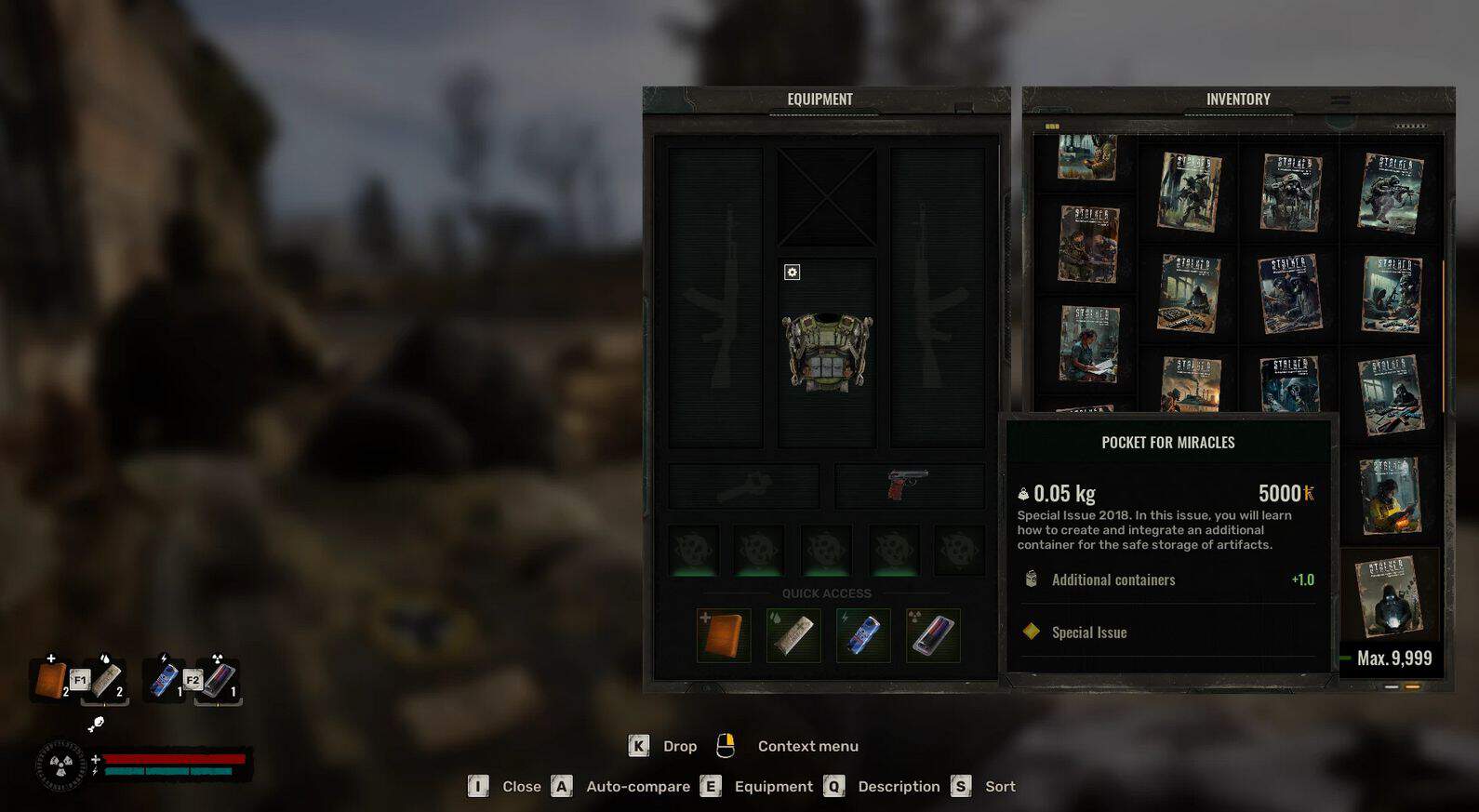The image size is (1479, 812).
Task: Pick the magazine showing a smoking factory
Action: (x=1191, y=383)
